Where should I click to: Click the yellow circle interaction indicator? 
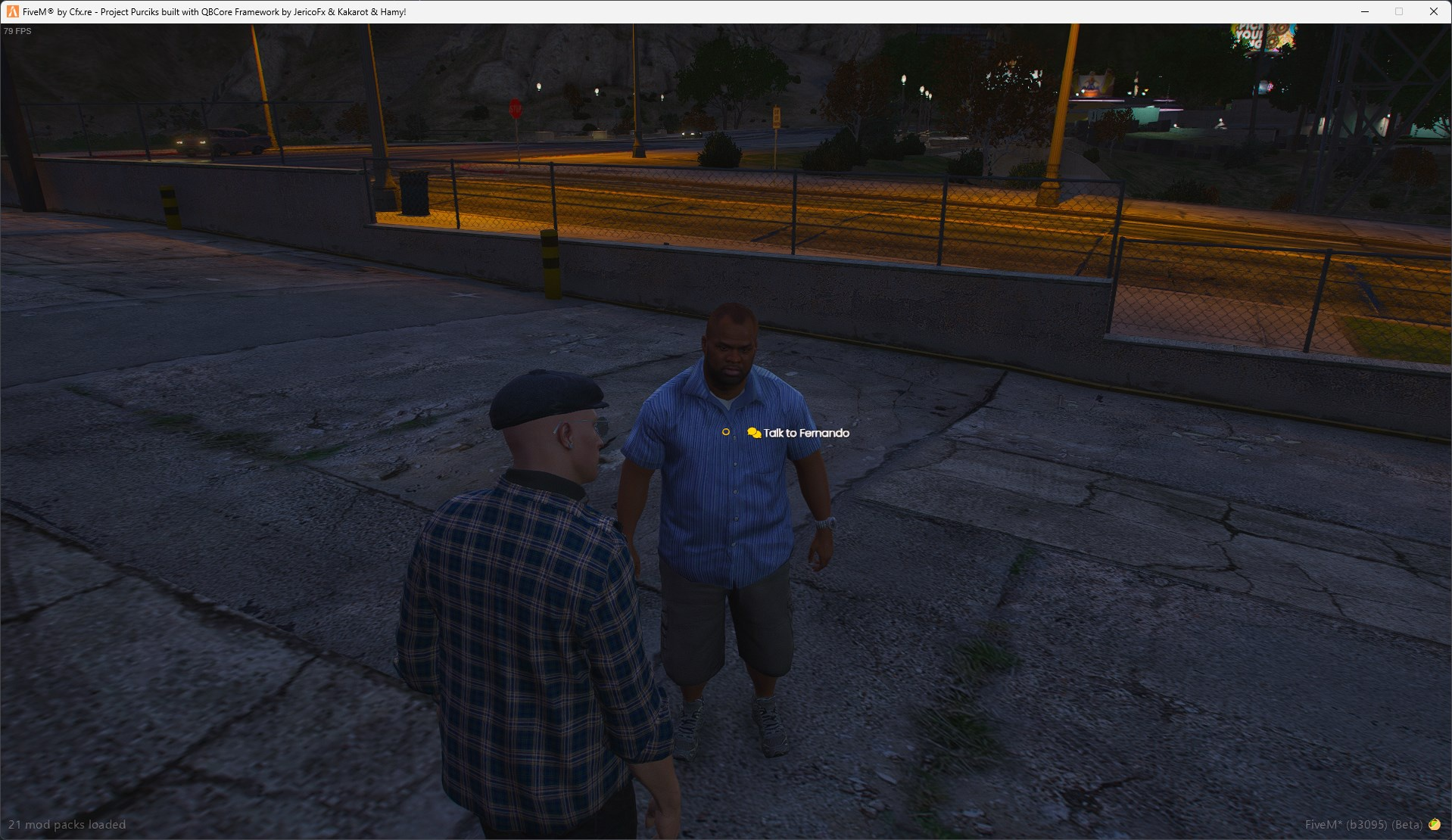(726, 431)
